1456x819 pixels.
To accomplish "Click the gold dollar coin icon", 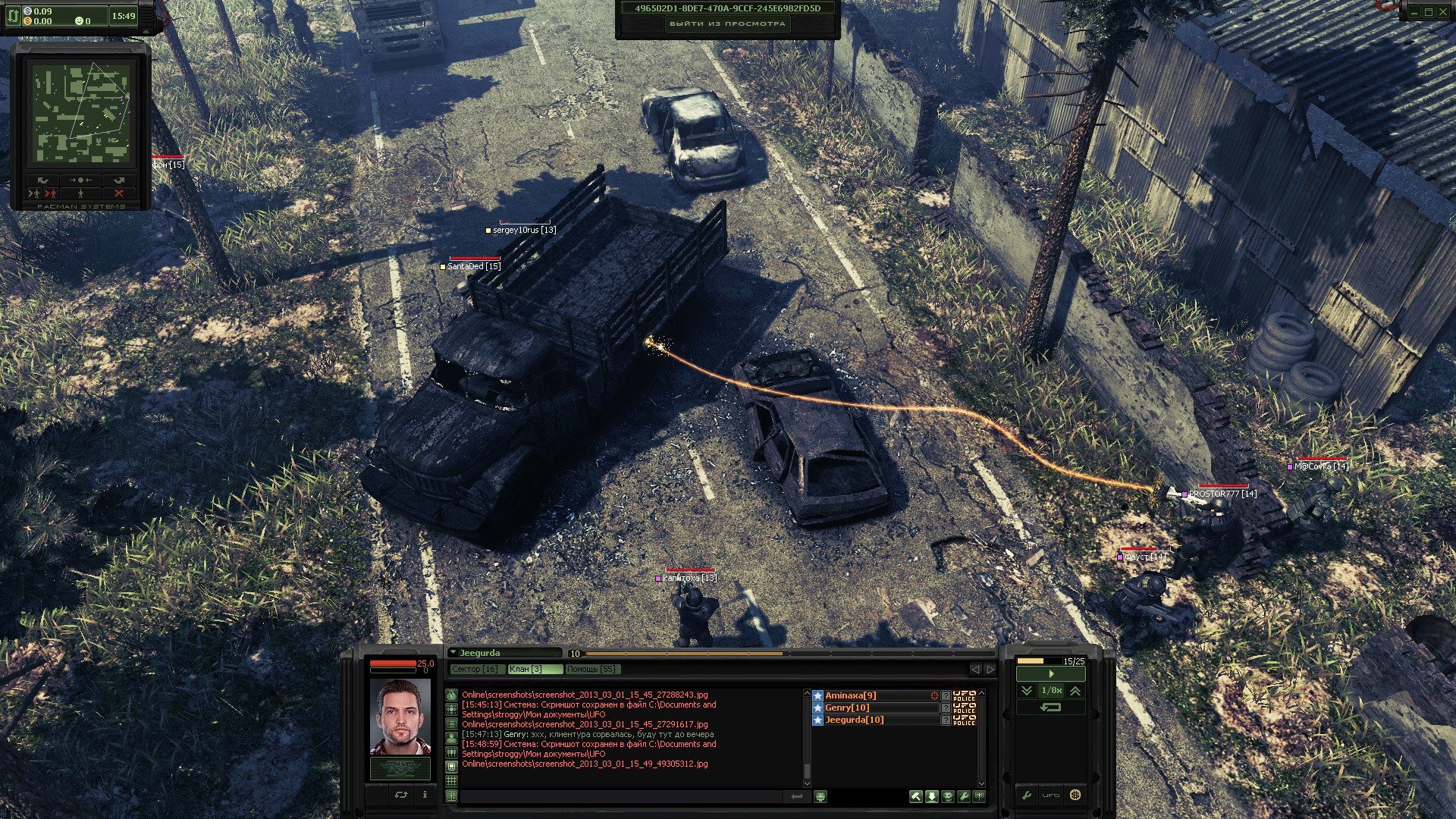I will pos(27,21).
